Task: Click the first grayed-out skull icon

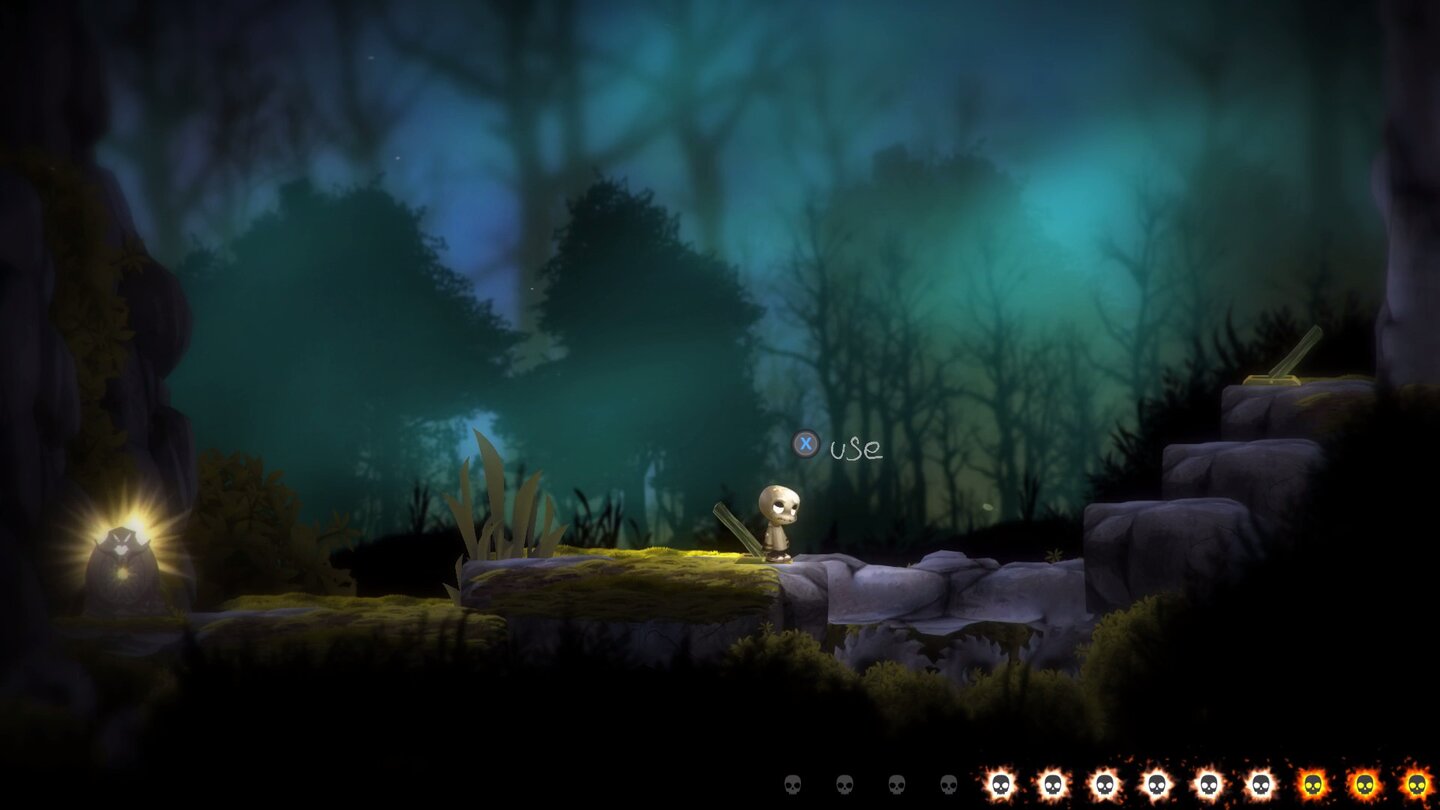Action: click(792, 784)
